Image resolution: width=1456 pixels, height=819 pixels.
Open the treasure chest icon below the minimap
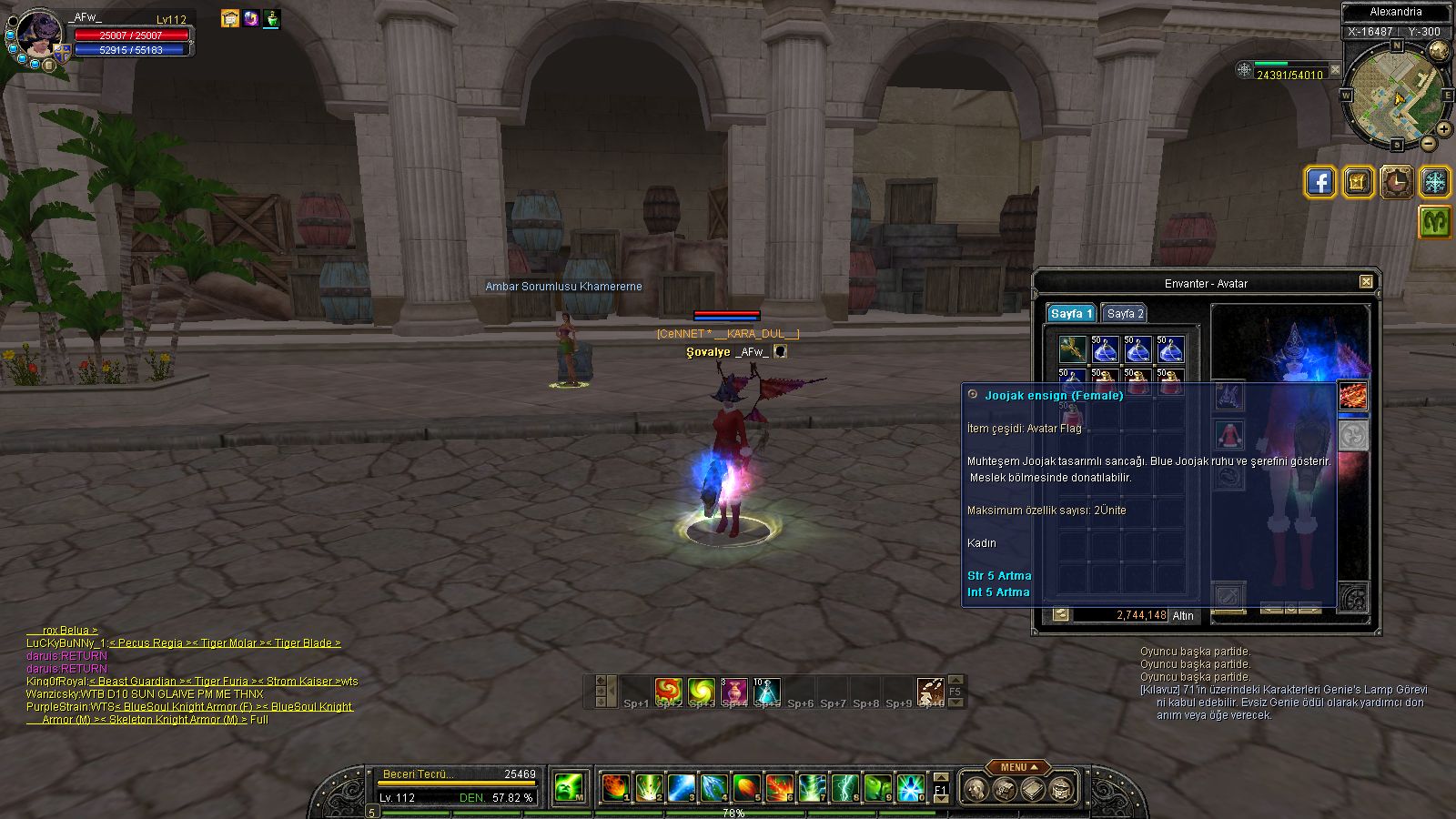pyautogui.click(x=1357, y=182)
